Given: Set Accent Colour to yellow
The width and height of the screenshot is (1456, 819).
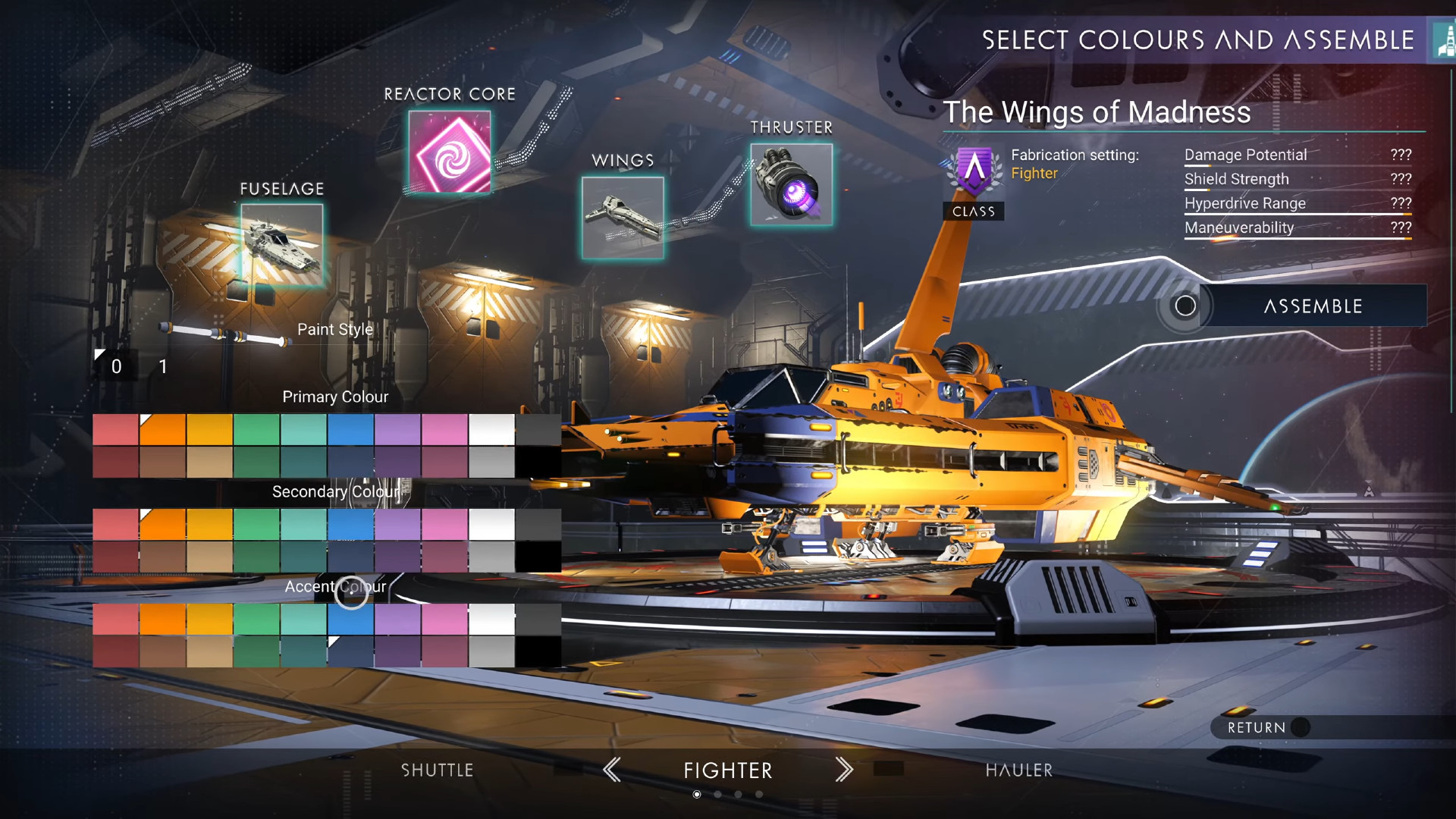Looking at the screenshot, I should coord(209,619).
